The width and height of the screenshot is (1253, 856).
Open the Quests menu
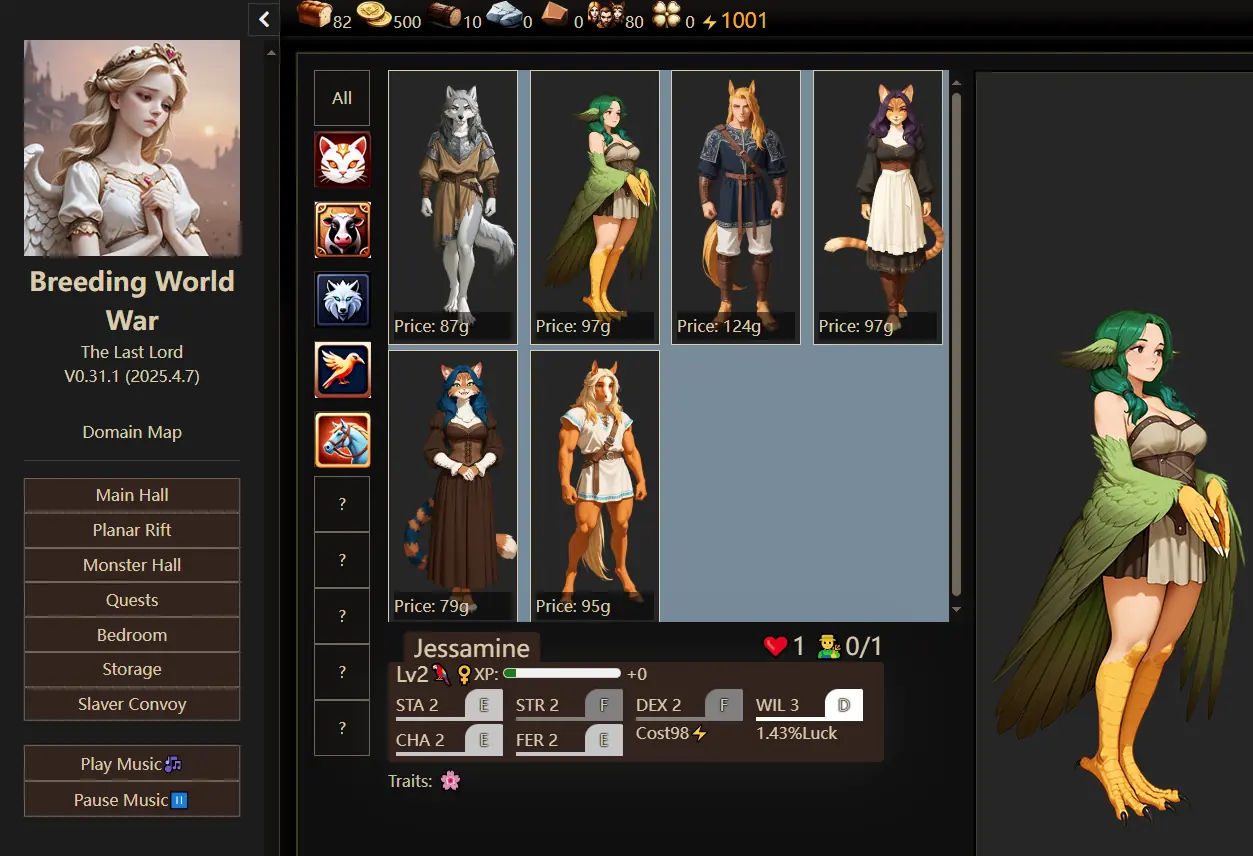pyautogui.click(x=132, y=600)
